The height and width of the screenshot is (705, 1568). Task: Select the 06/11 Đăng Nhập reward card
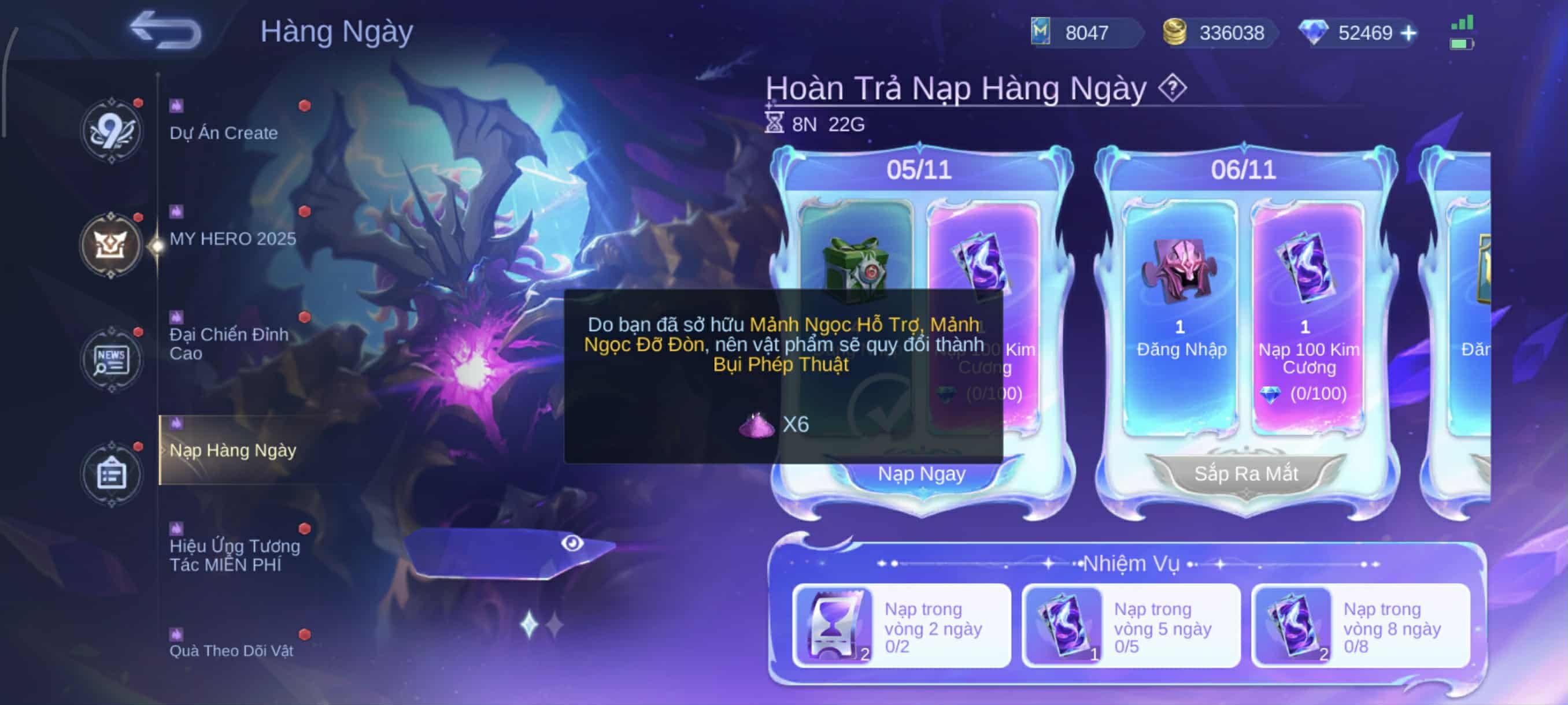[x=1180, y=316]
